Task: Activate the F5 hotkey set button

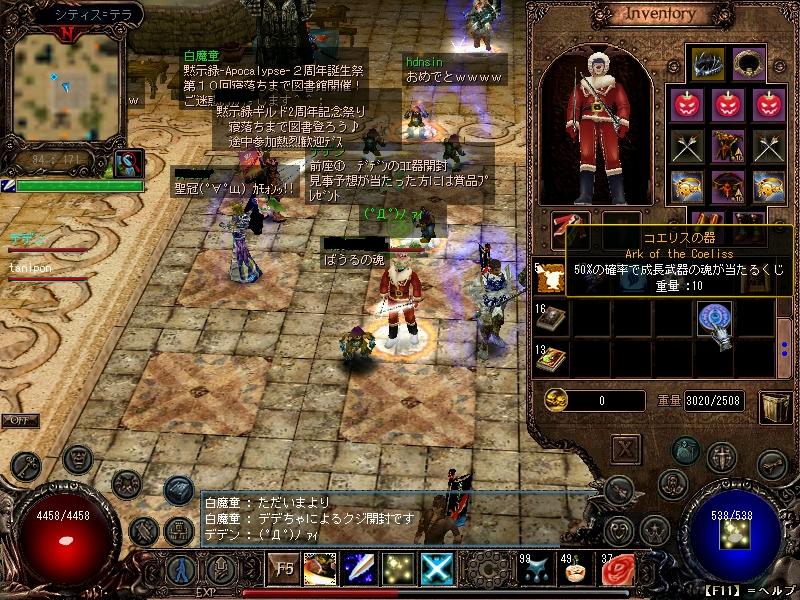Action: coord(284,569)
